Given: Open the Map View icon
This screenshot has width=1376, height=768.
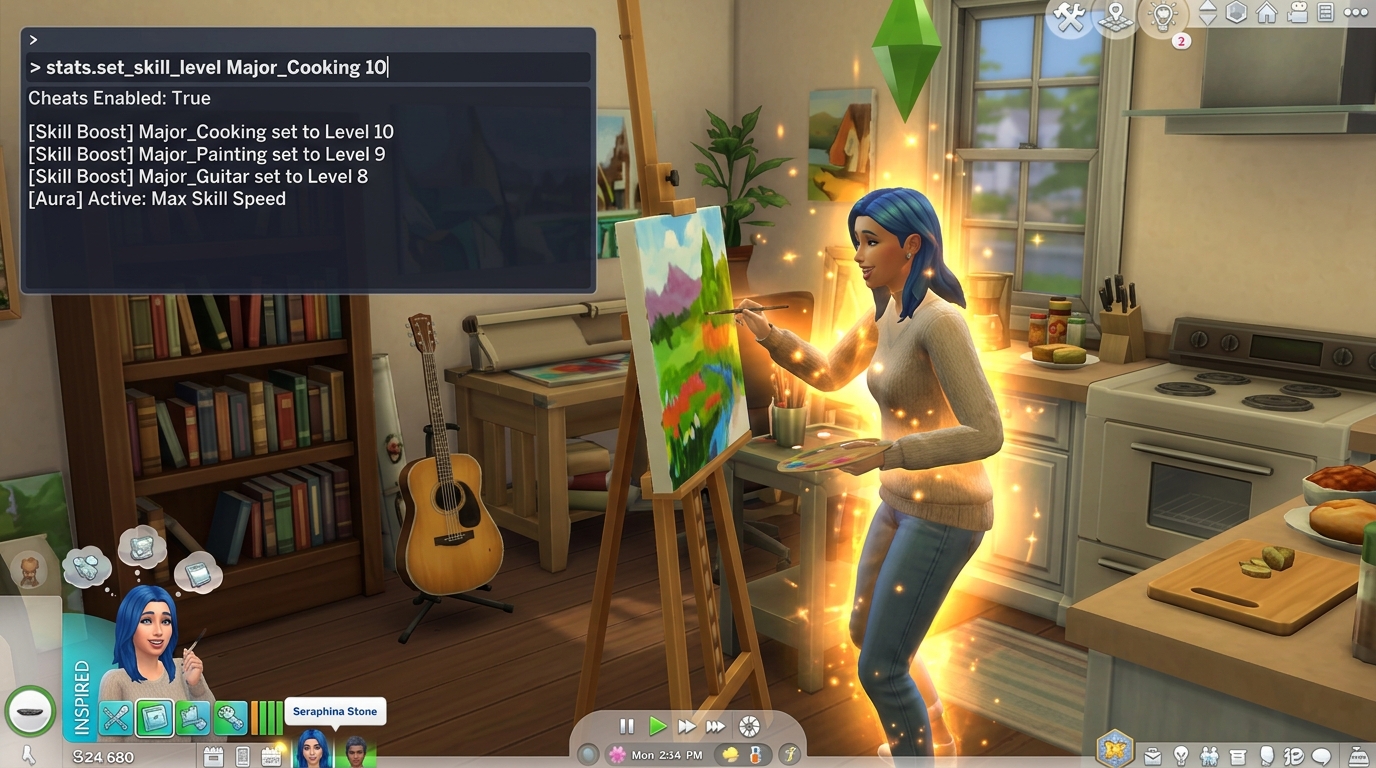Looking at the screenshot, I should pos(1116,17).
